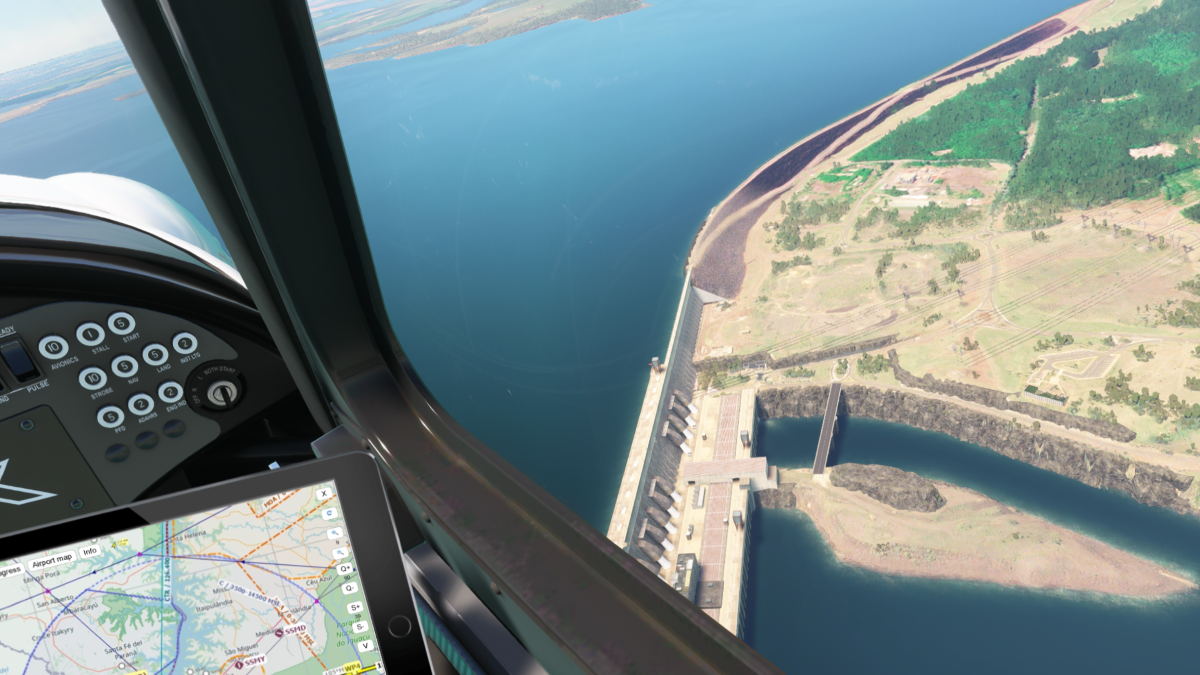Click the blue C button on the tablet map
Image resolution: width=1200 pixels, height=675 pixels.
(x=329, y=514)
